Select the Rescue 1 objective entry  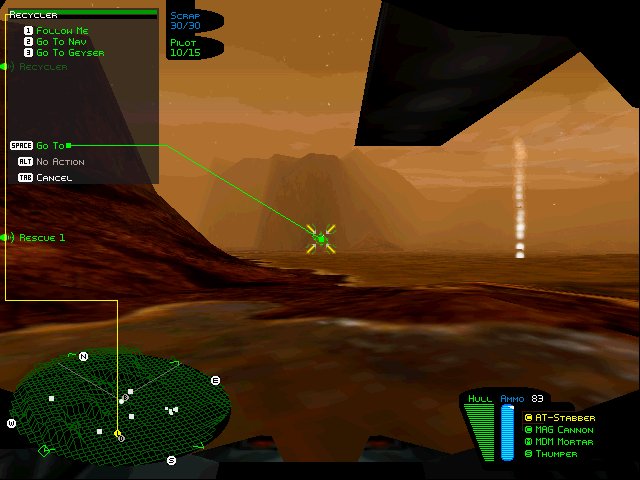click(41, 238)
